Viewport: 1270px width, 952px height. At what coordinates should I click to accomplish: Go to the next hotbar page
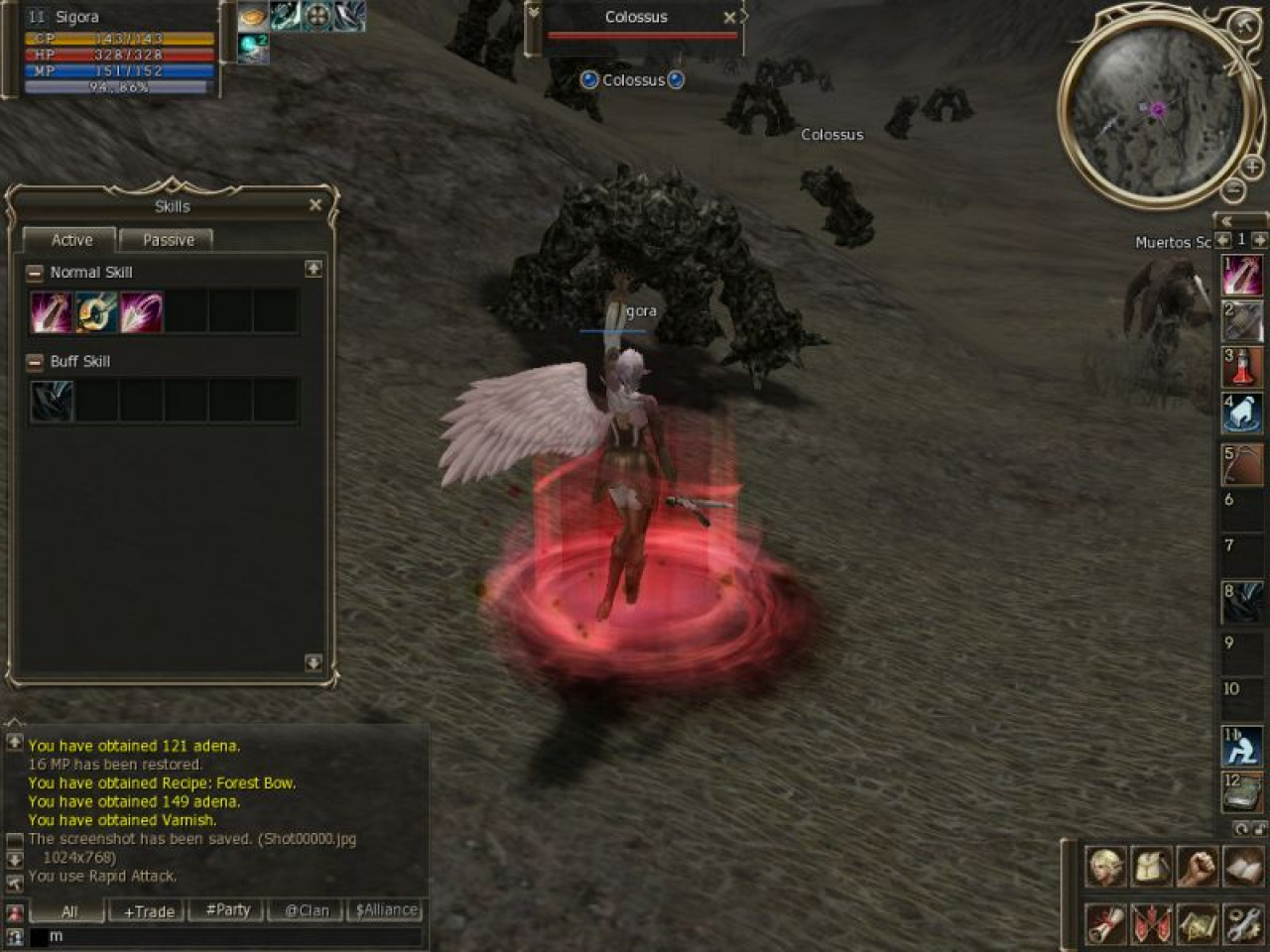point(1259,240)
